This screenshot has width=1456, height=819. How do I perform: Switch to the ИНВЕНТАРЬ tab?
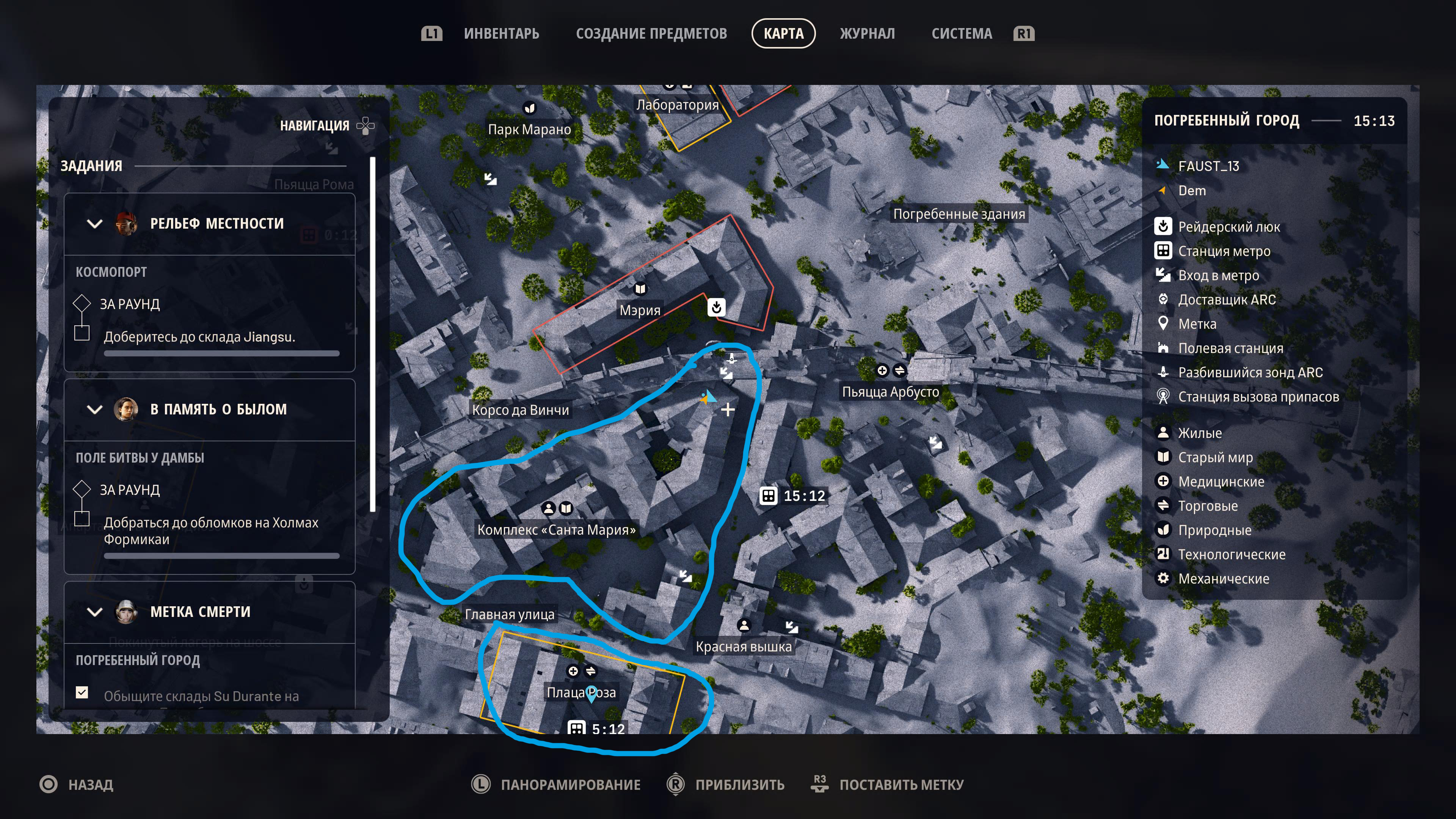click(501, 34)
